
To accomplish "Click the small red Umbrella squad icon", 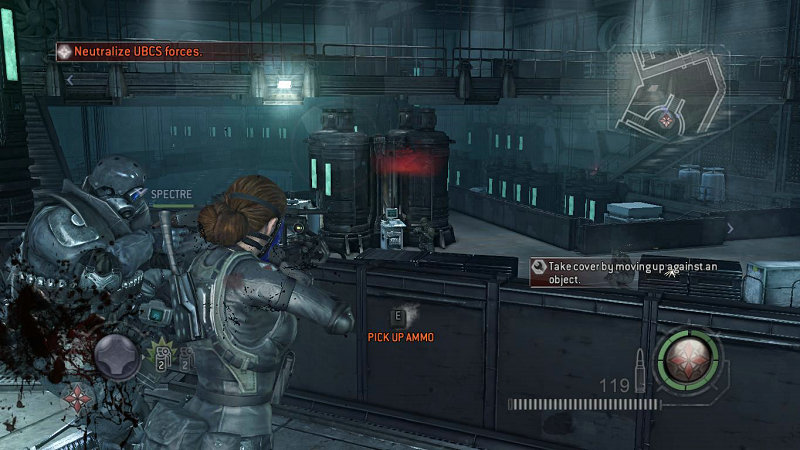I will pos(75,396).
